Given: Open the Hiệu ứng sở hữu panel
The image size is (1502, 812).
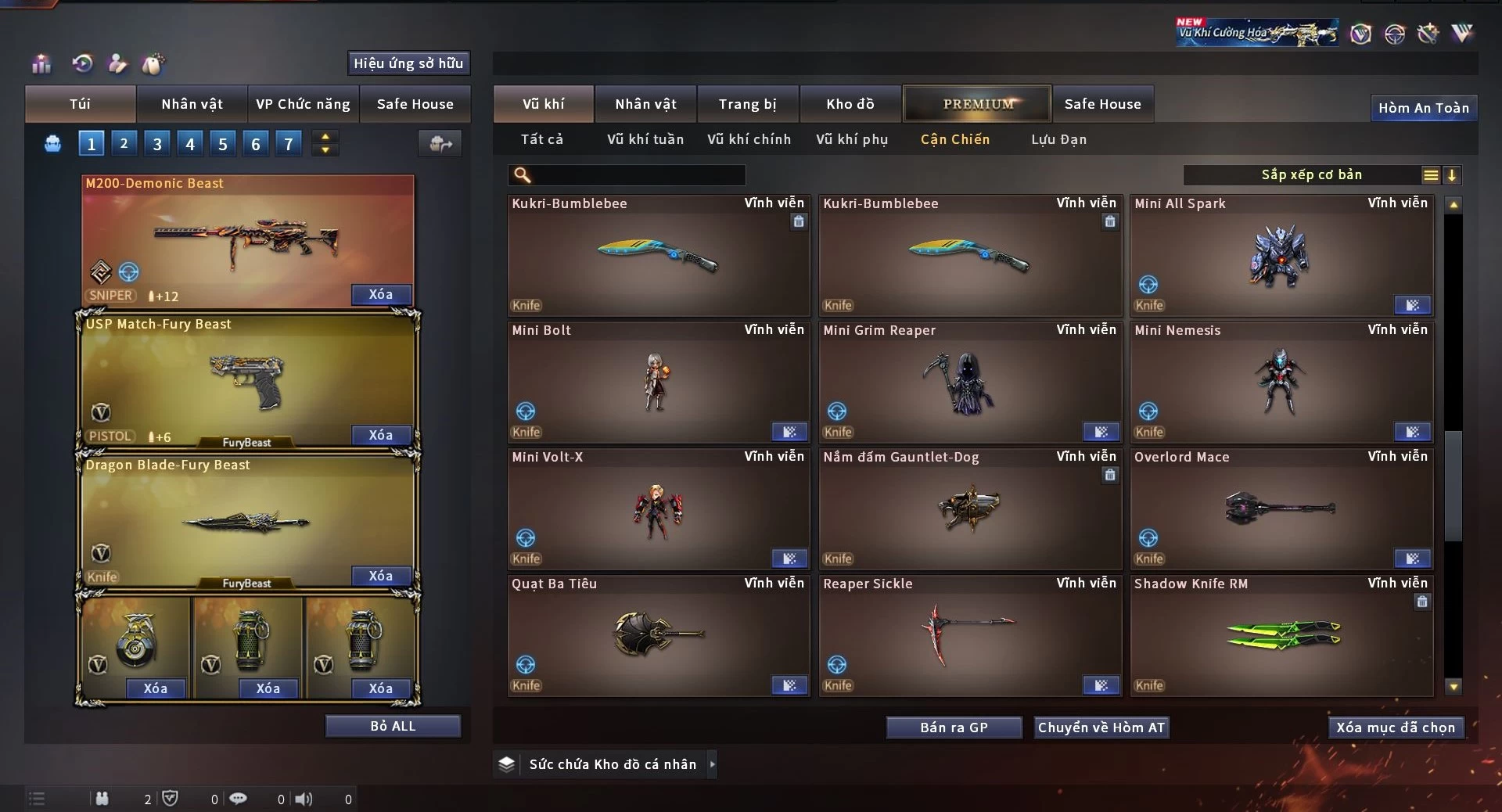Looking at the screenshot, I should tap(408, 63).
